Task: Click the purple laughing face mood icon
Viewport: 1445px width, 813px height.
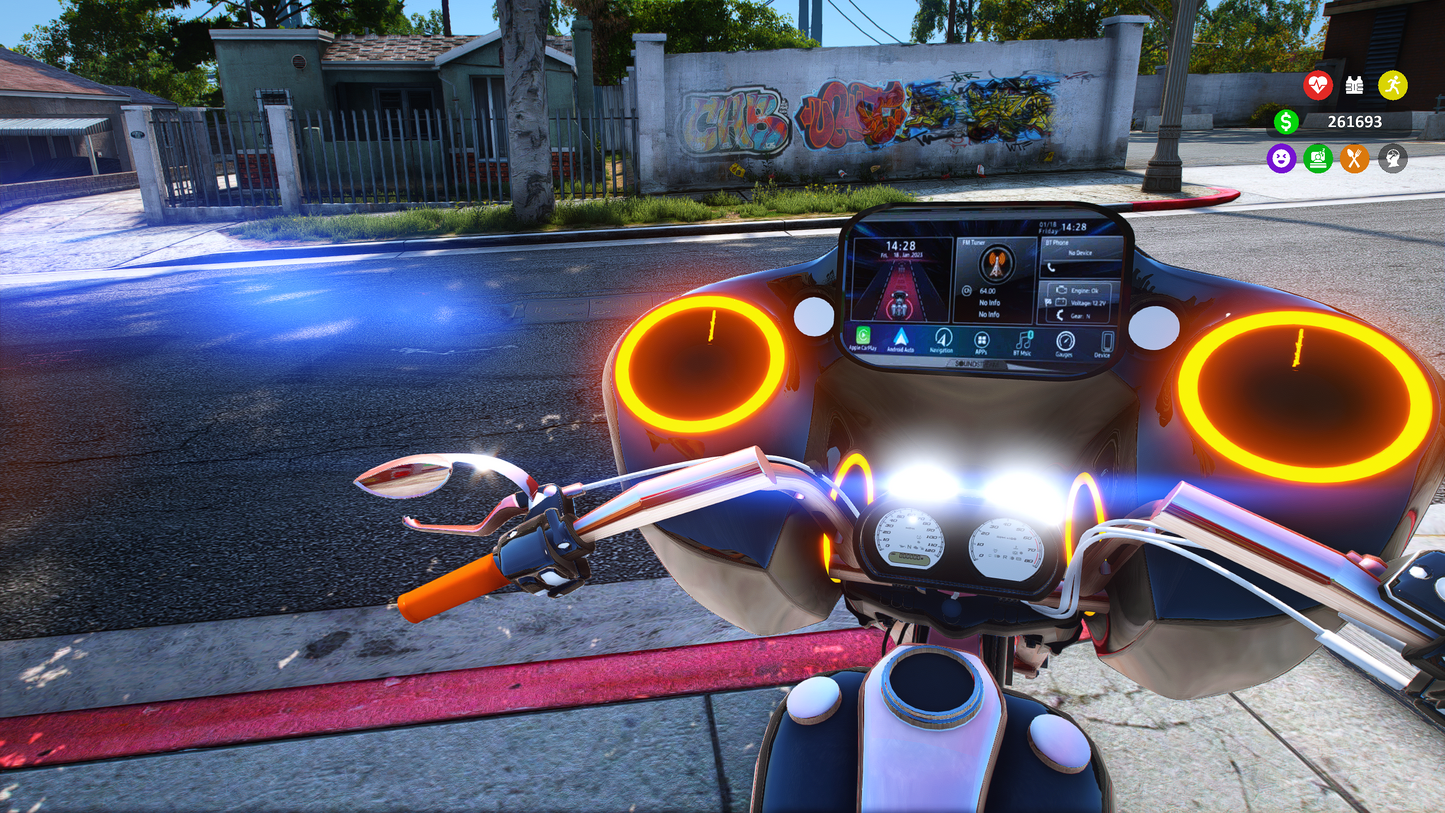Action: pos(1281,158)
